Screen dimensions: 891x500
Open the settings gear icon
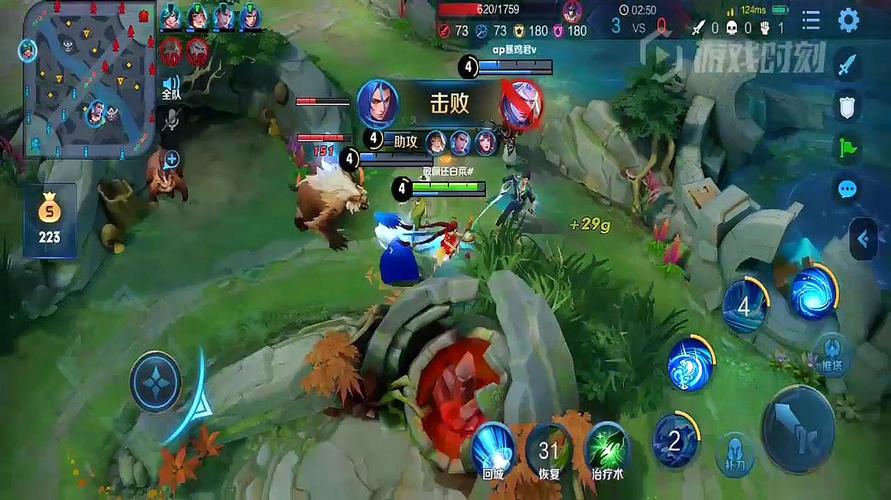pyautogui.click(x=849, y=20)
